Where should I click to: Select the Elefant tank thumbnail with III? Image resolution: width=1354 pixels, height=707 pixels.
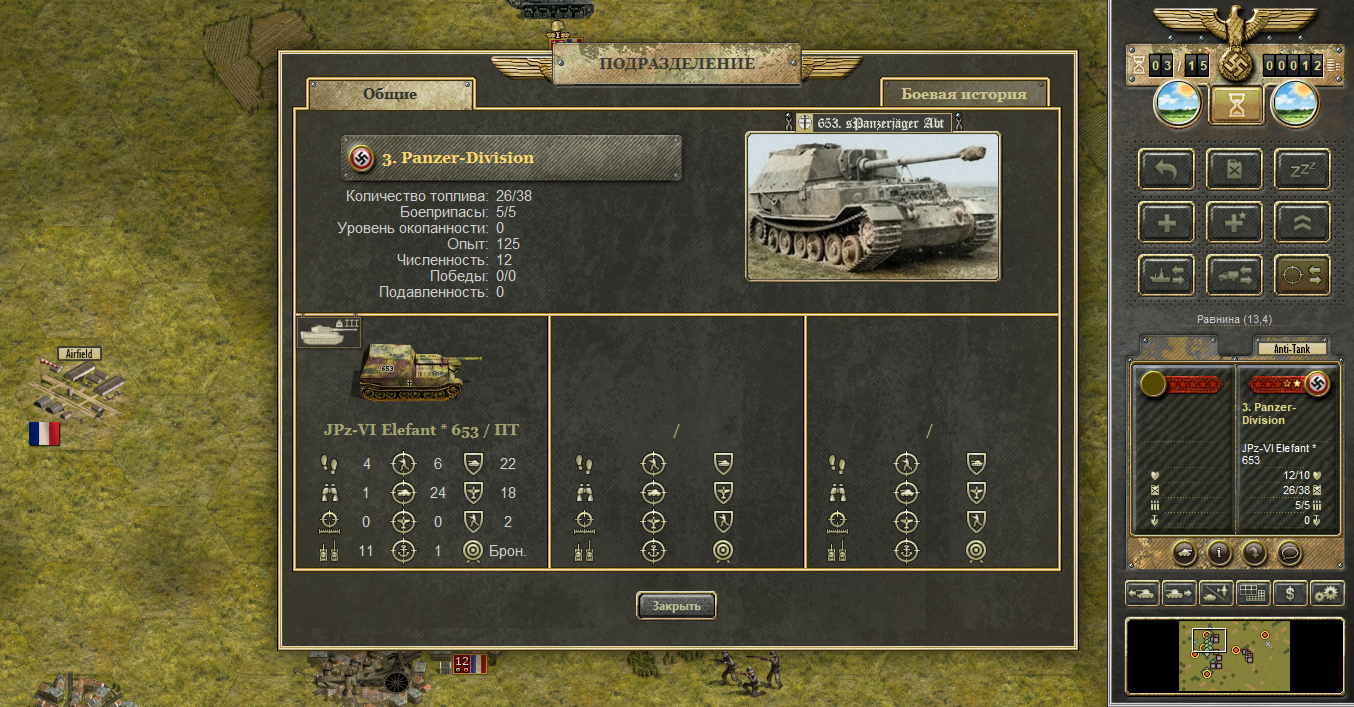(329, 332)
